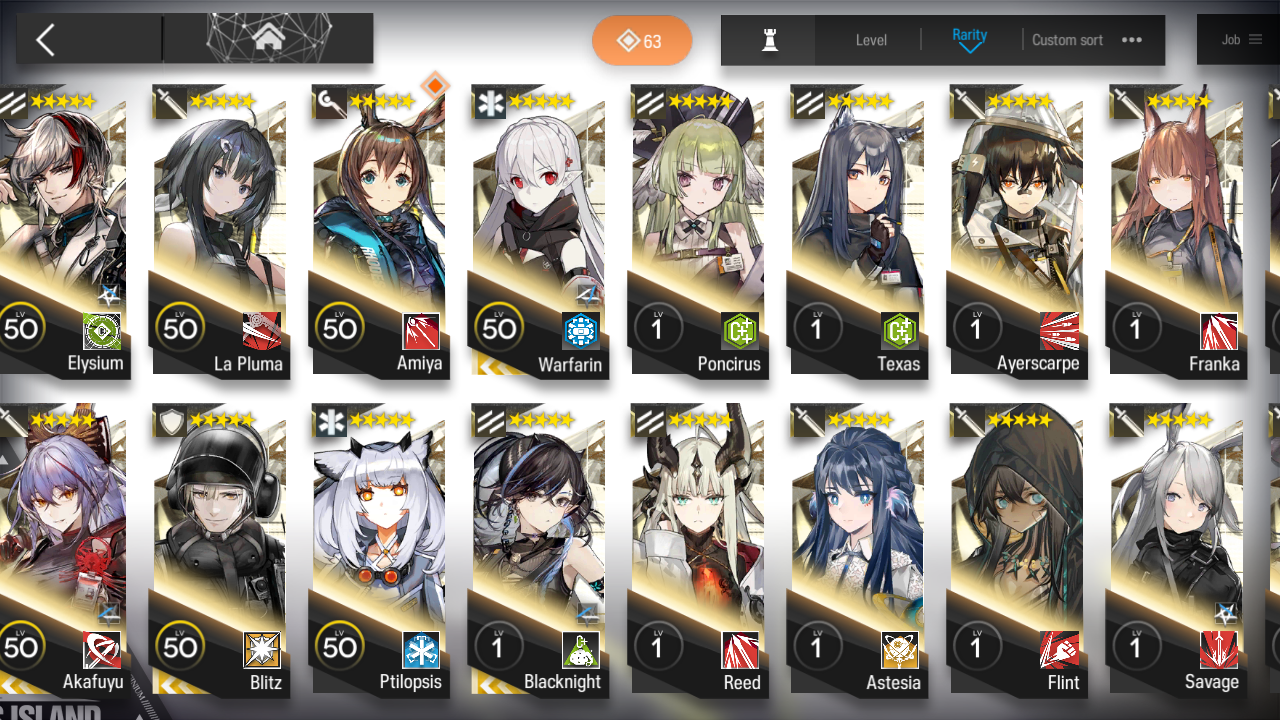Toggle the Rarity sort direction chevron

pos(968,48)
